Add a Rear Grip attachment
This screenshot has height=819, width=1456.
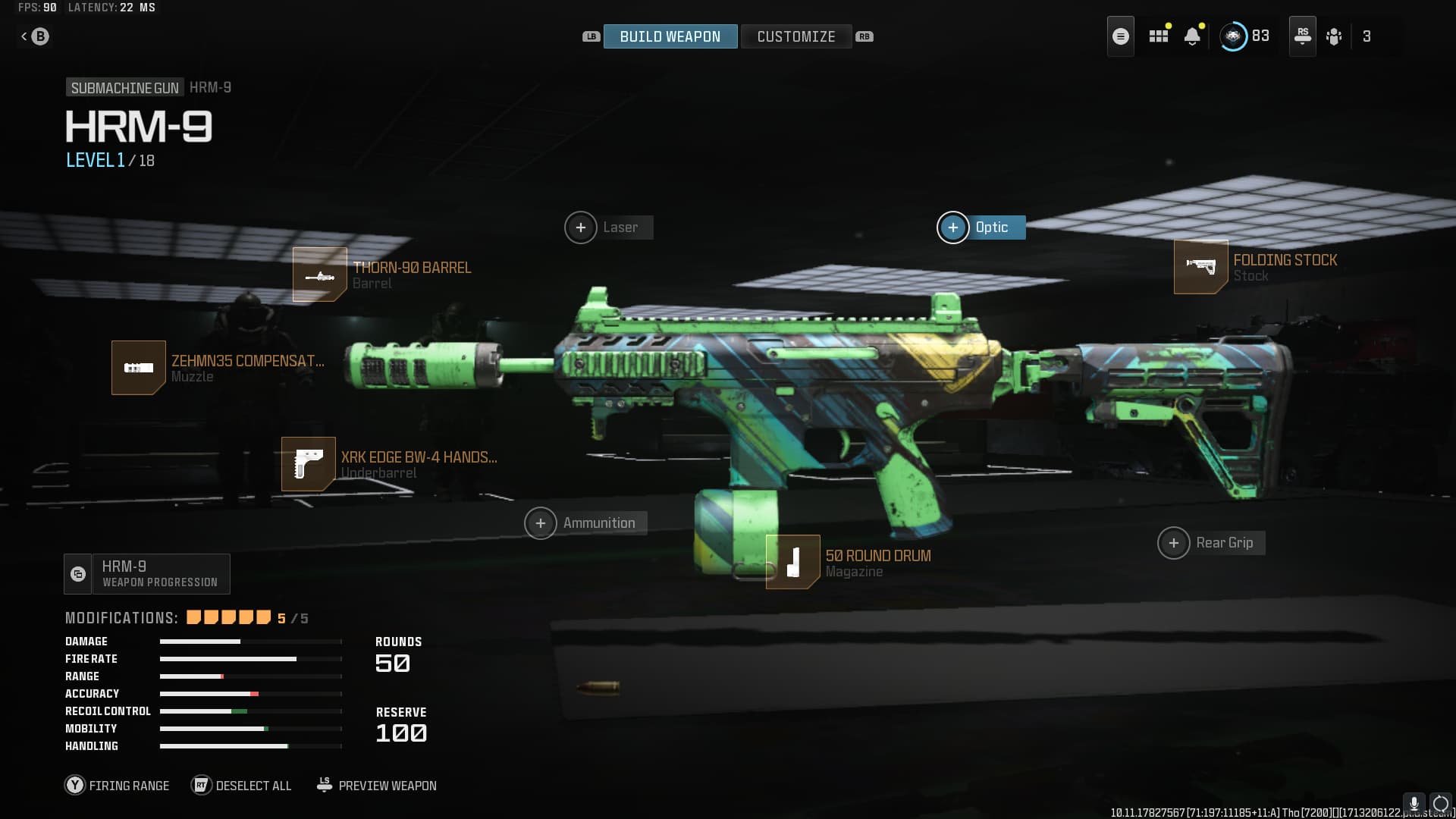coord(1174,543)
